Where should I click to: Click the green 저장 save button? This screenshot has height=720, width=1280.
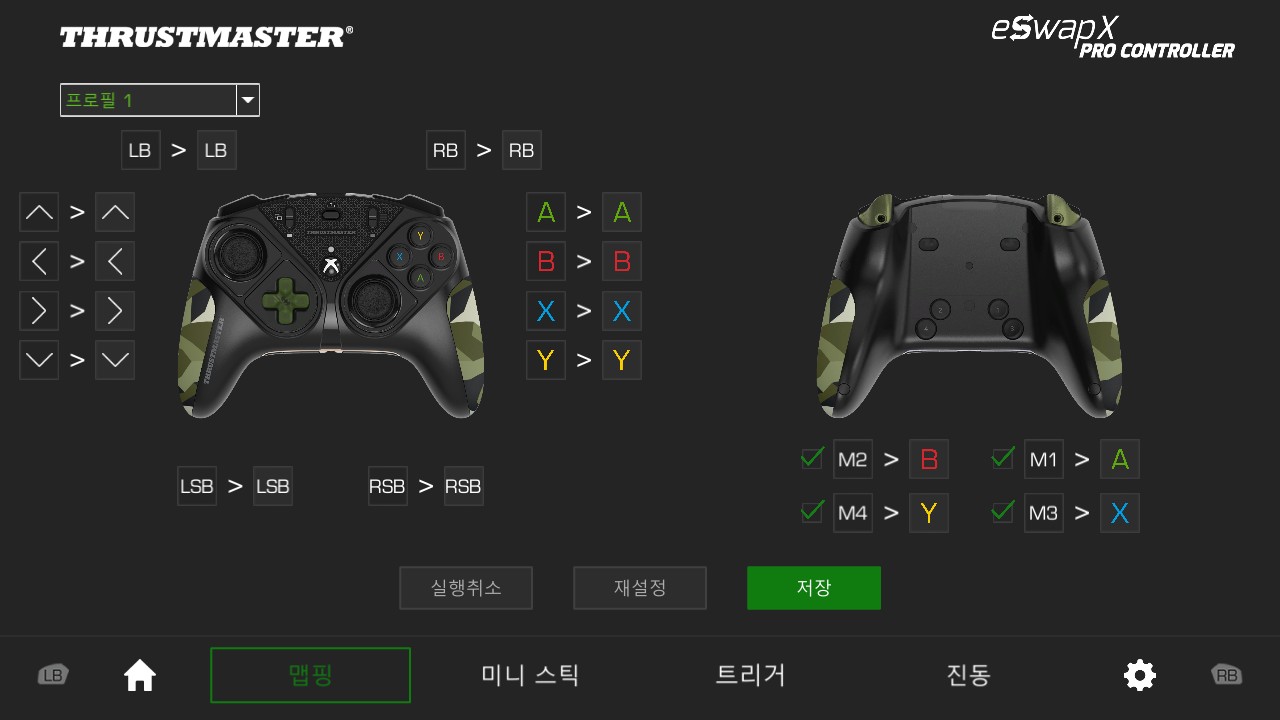[x=813, y=588]
